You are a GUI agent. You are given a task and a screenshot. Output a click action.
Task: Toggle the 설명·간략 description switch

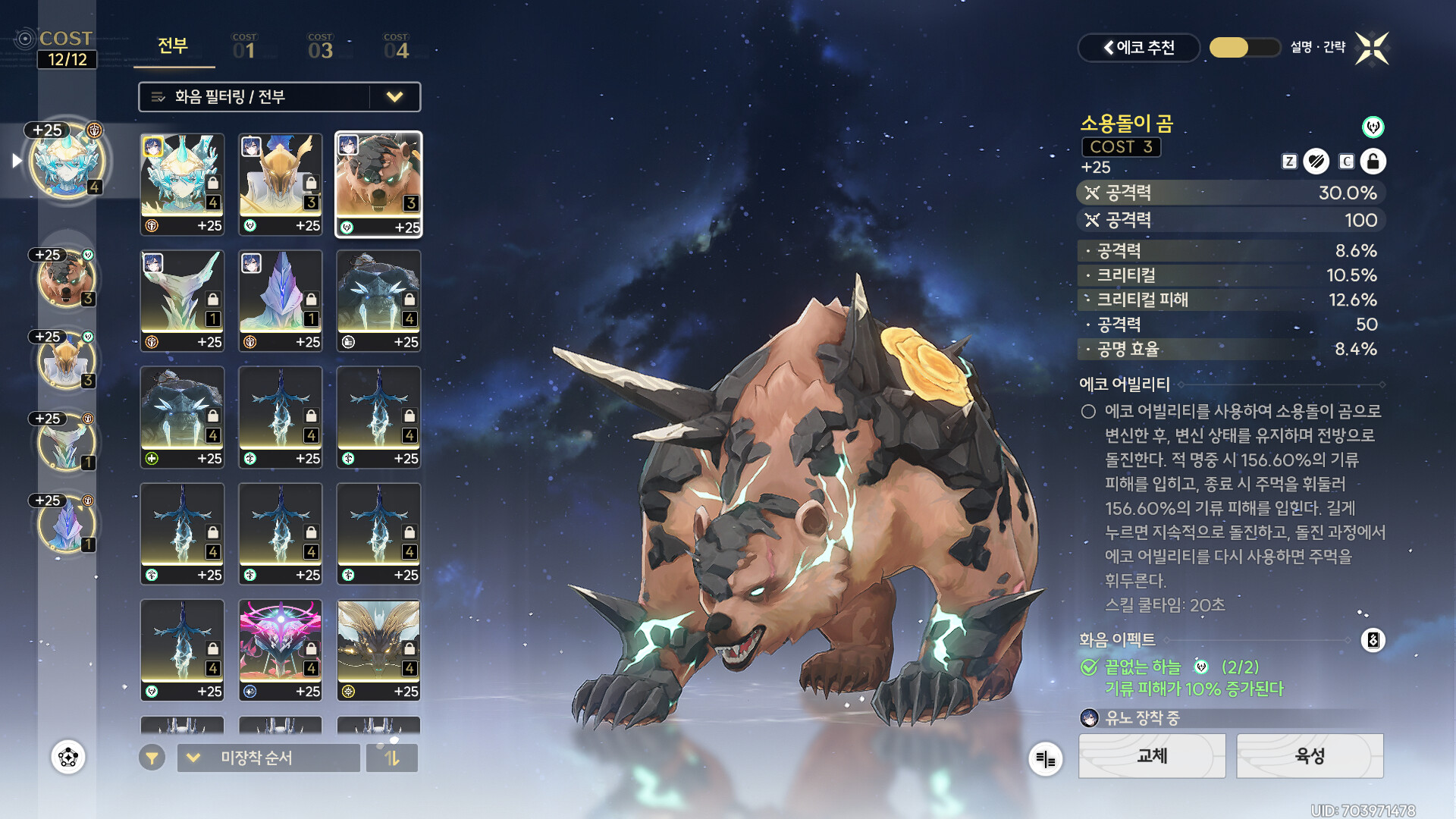point(1244,48)
